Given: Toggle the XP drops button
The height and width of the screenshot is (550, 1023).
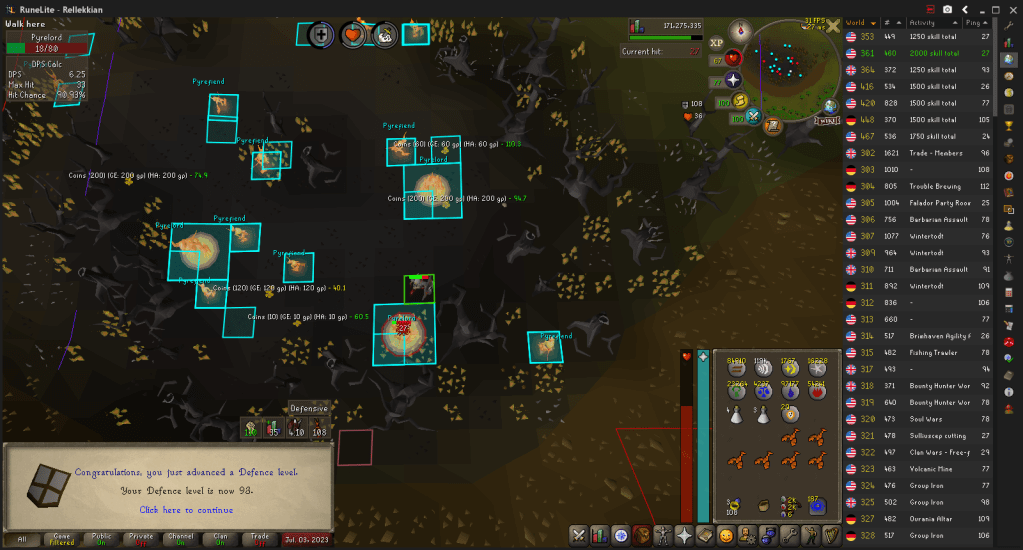Looking at the screenshot, I should pyautogui.click(x=716, y=43).
